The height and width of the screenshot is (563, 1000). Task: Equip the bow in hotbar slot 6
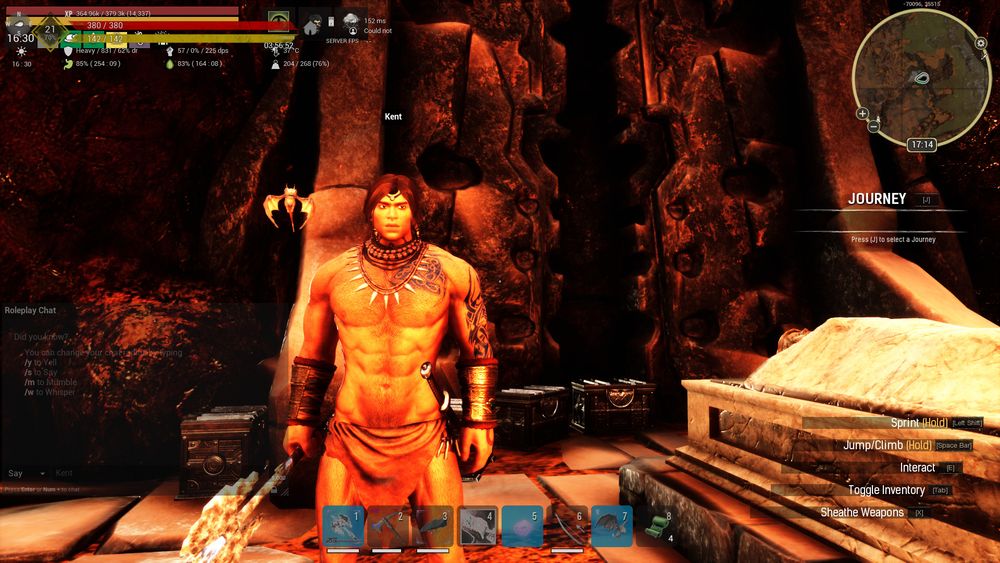point(567,526)
